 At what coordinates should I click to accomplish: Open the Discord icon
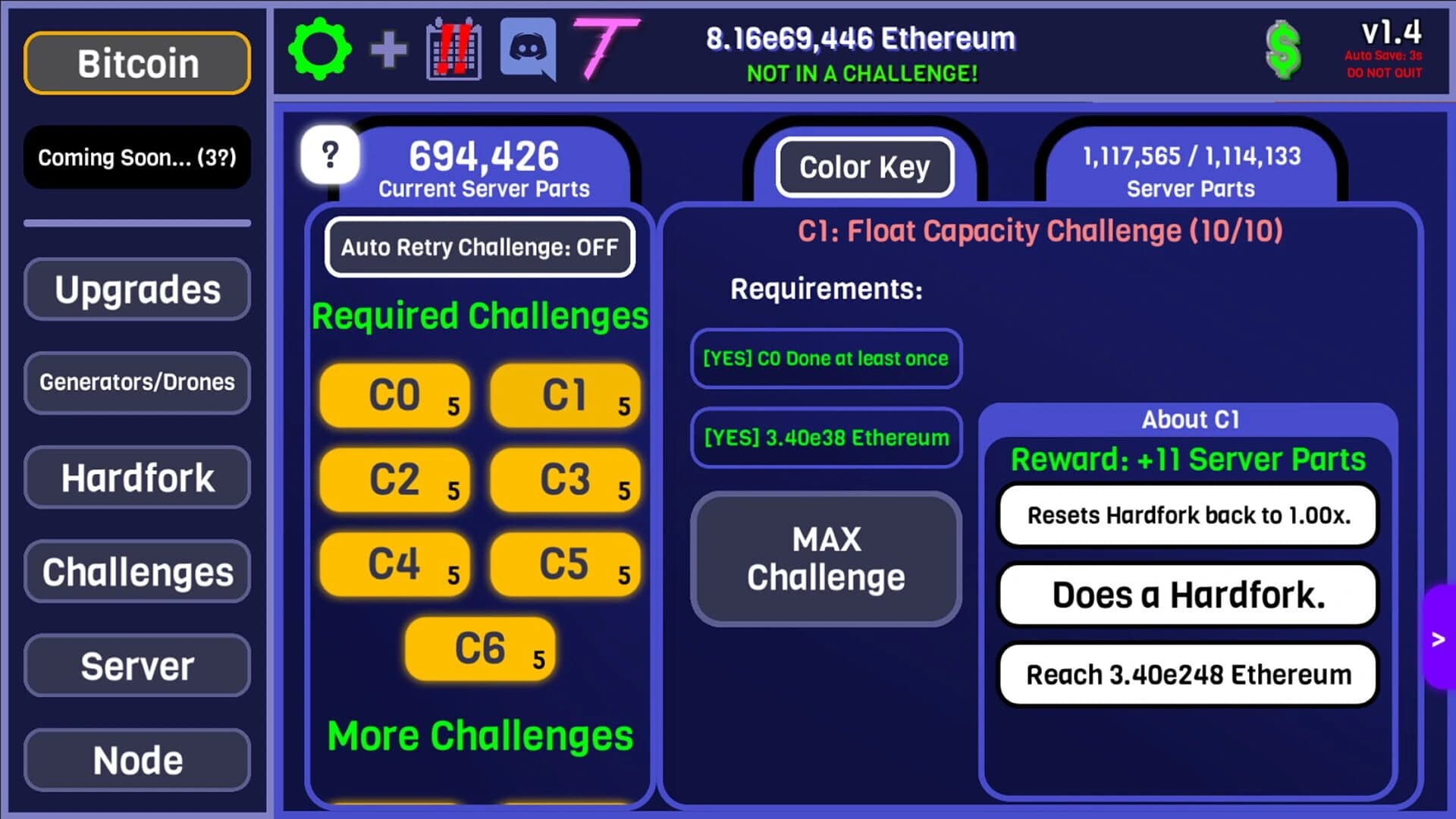(528, 49)
